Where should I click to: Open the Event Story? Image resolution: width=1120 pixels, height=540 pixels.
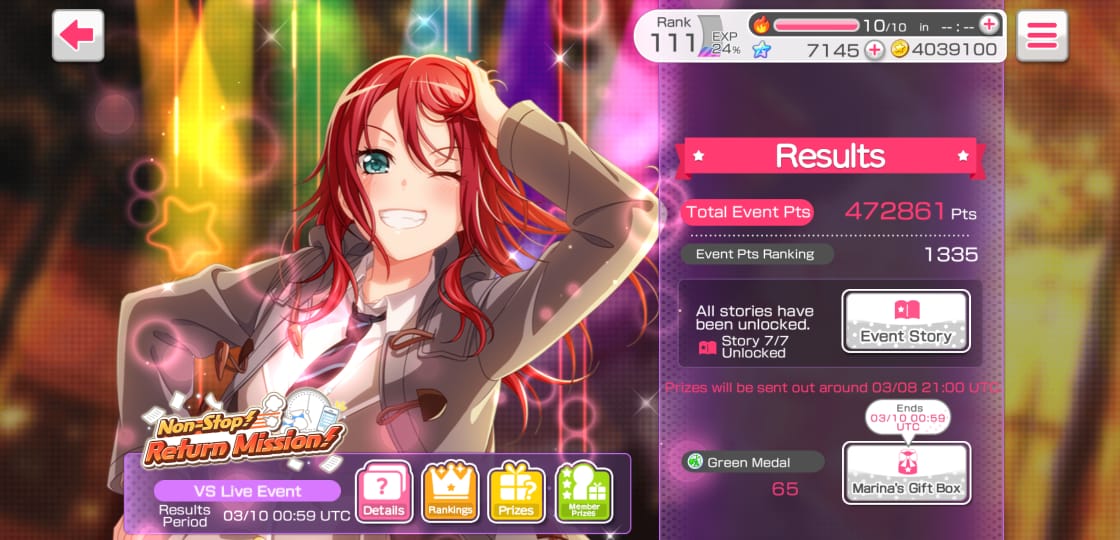coord(906,321)
